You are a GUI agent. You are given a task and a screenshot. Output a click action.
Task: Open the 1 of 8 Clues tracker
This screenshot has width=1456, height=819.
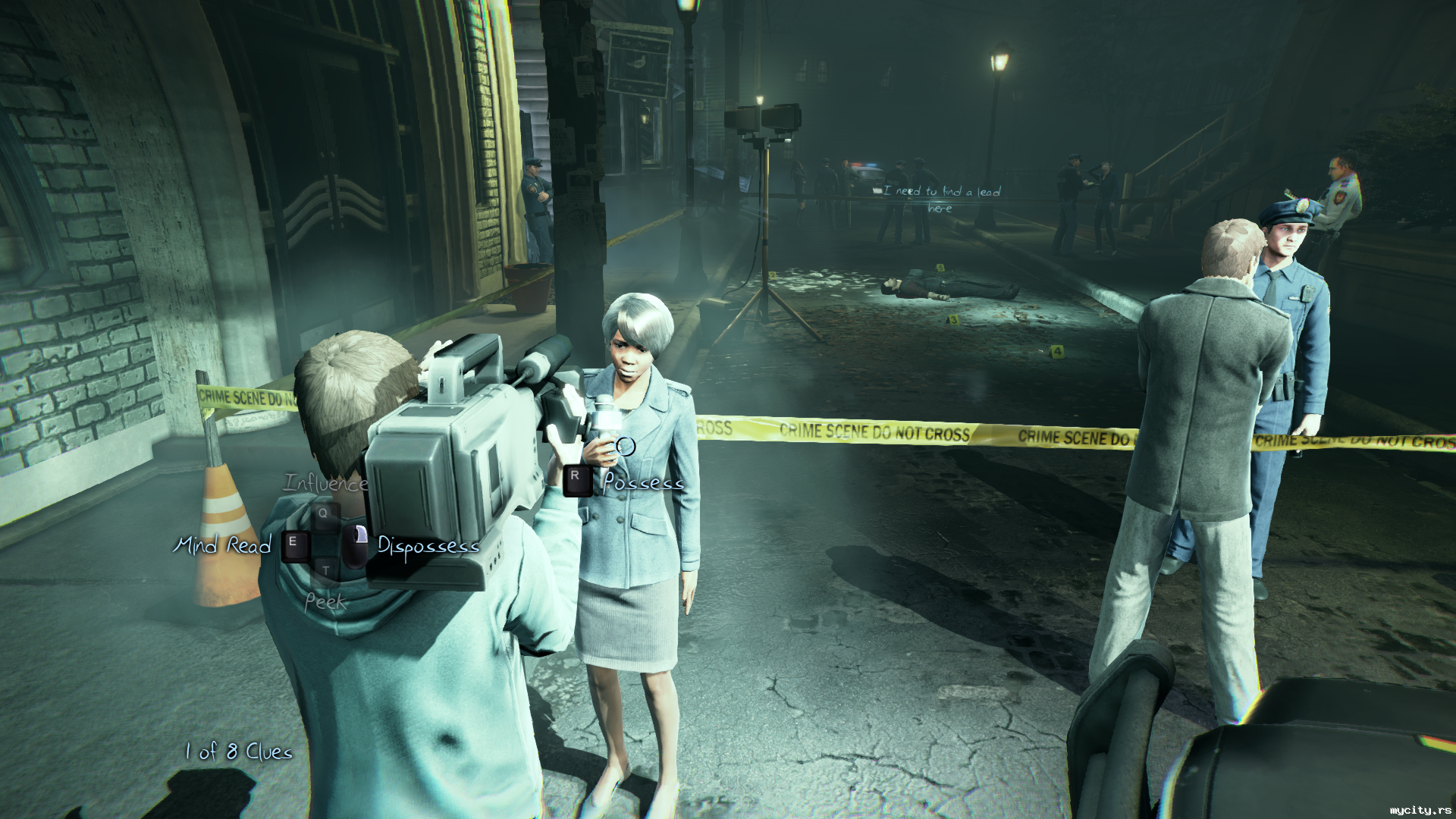coord(239,752)
